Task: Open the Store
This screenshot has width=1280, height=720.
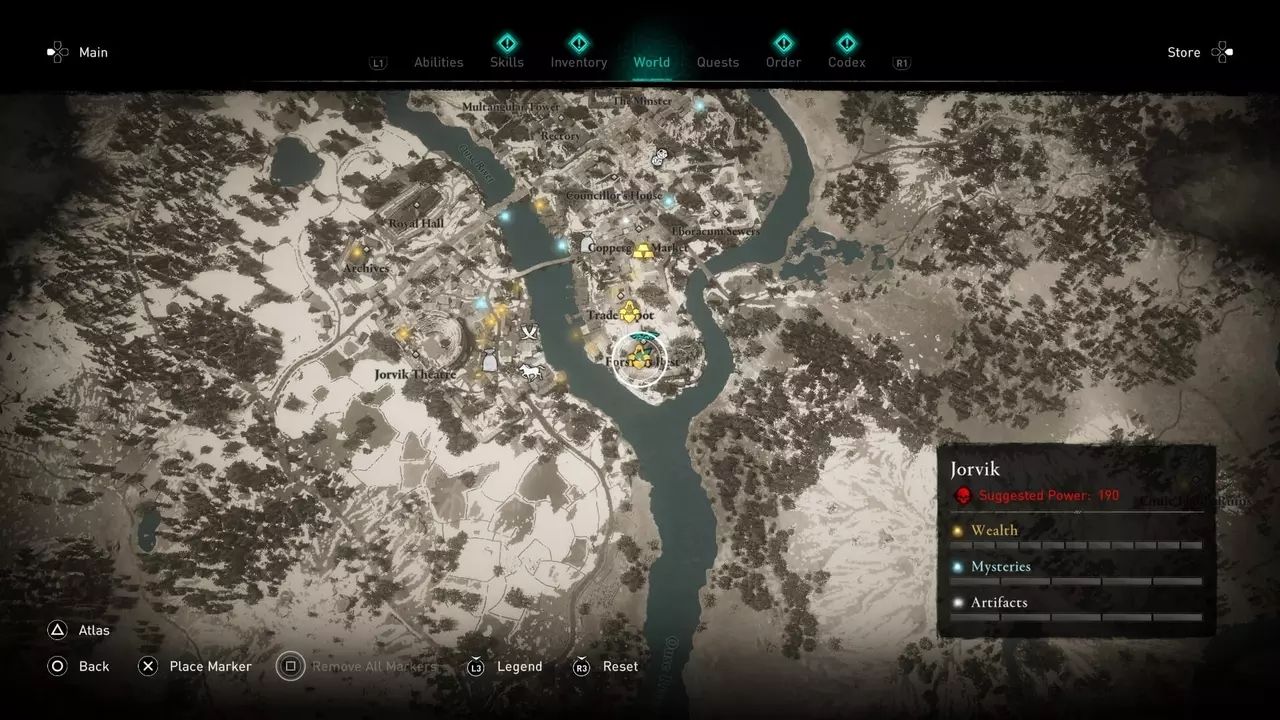Action: coord(1184,52)
